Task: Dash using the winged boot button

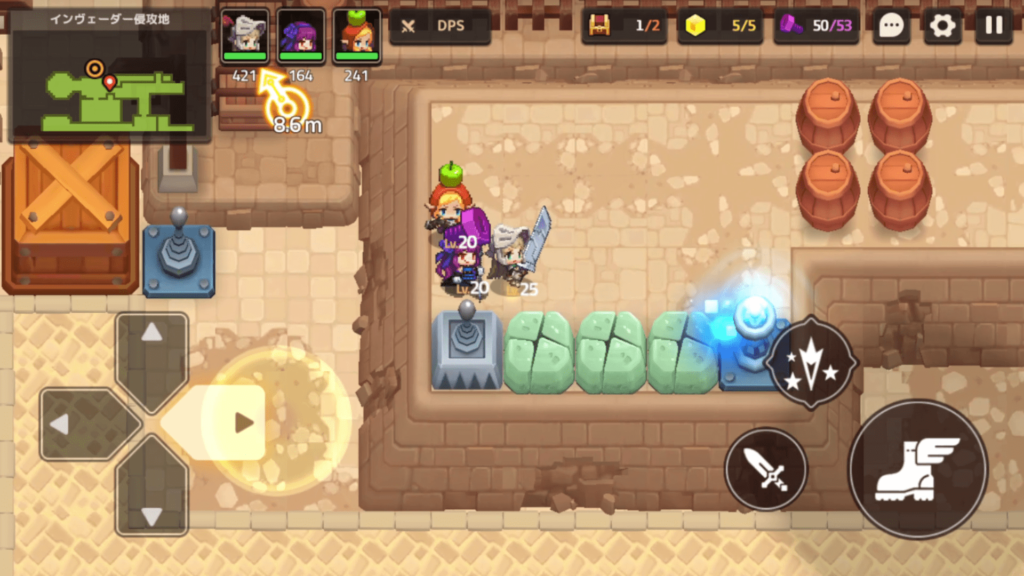Action: 918,469
